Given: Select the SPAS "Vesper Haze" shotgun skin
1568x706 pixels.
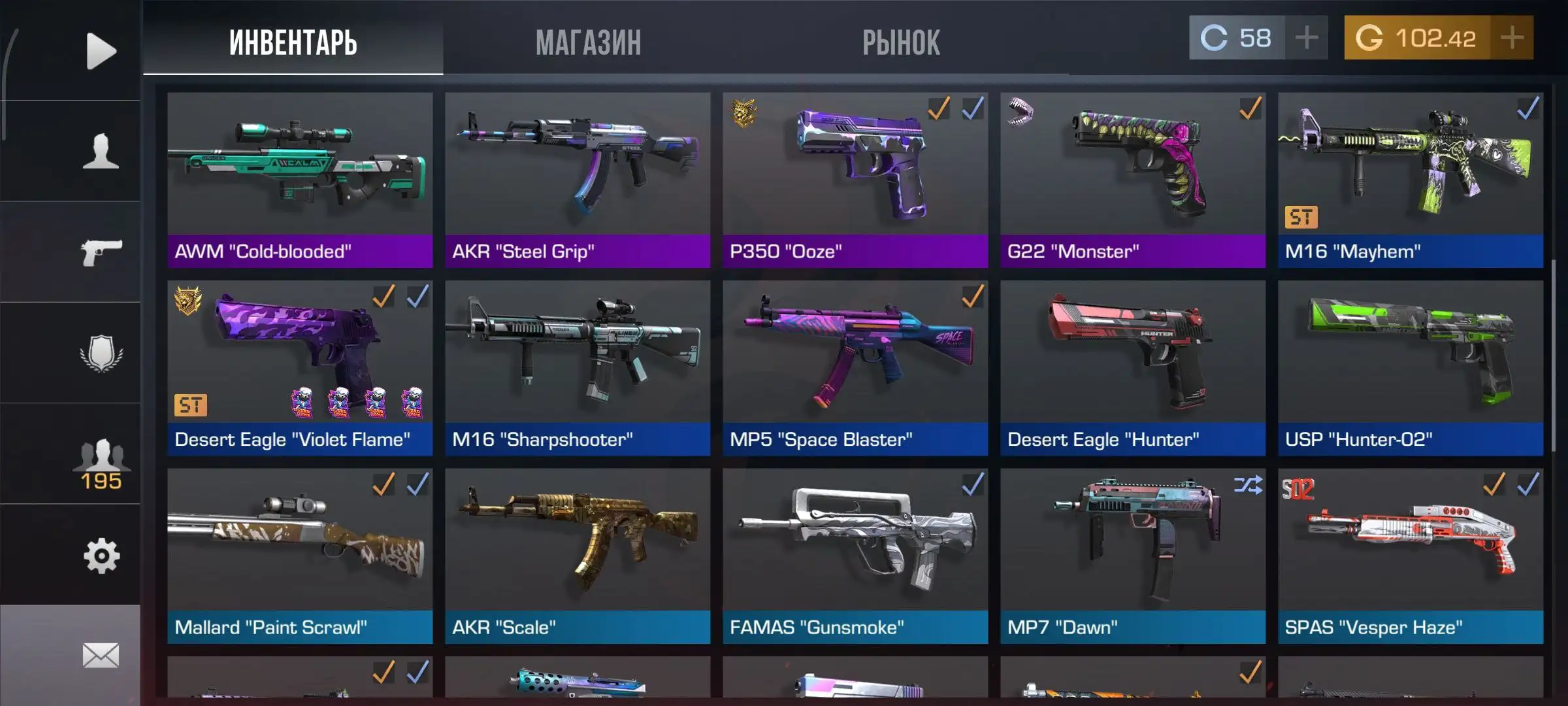Looking at the screenshot, I should pos(1411,556).
